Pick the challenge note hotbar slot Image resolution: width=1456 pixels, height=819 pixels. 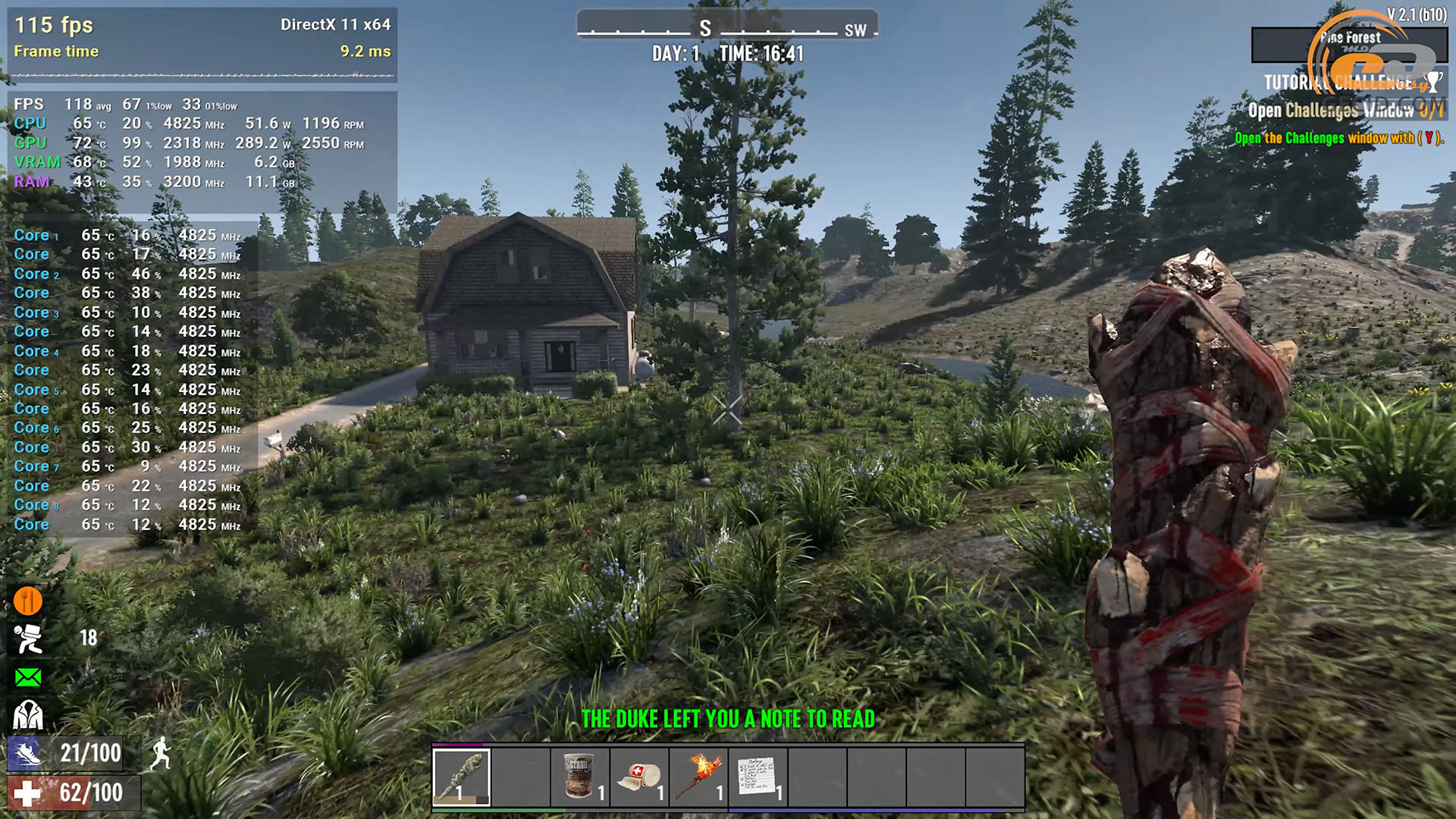tap(758, 777)
